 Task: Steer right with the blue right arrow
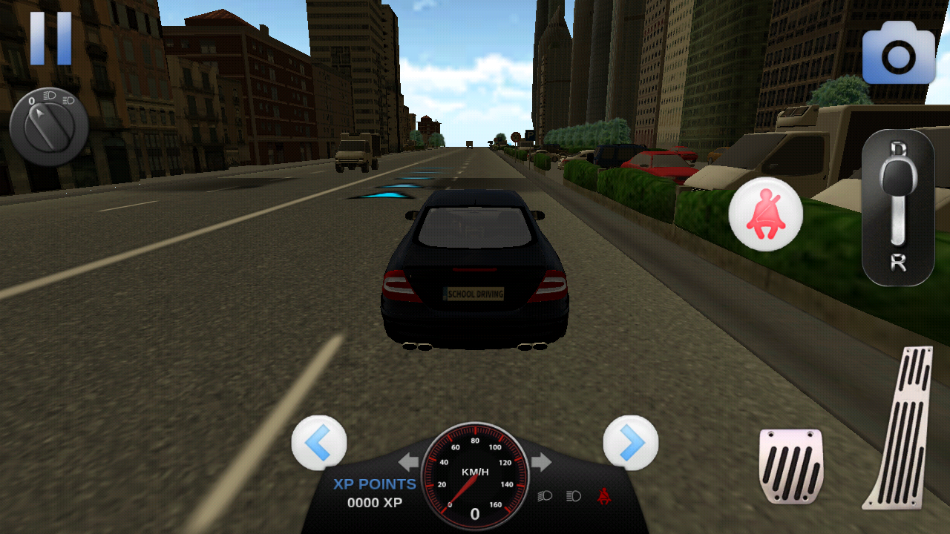click(x=630, y=442)
